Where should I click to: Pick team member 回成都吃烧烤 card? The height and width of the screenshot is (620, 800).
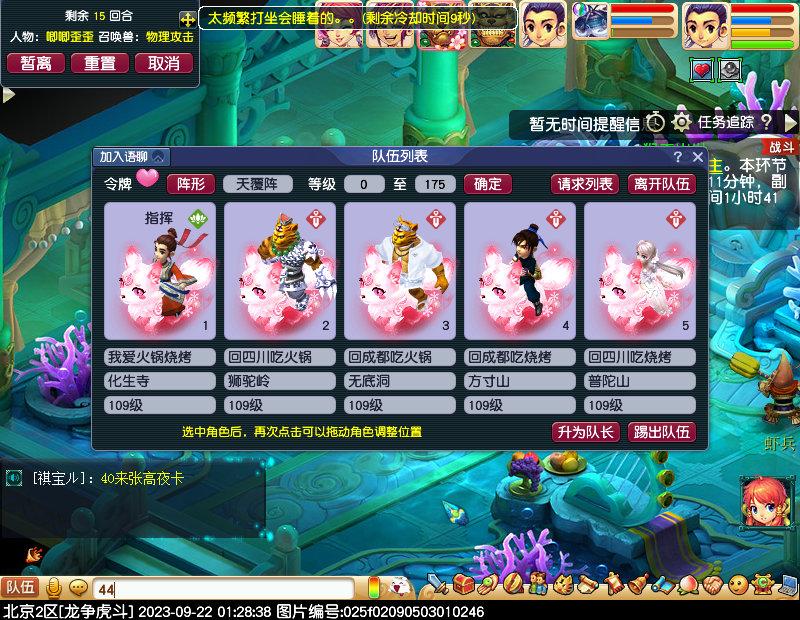pos(520,271)
